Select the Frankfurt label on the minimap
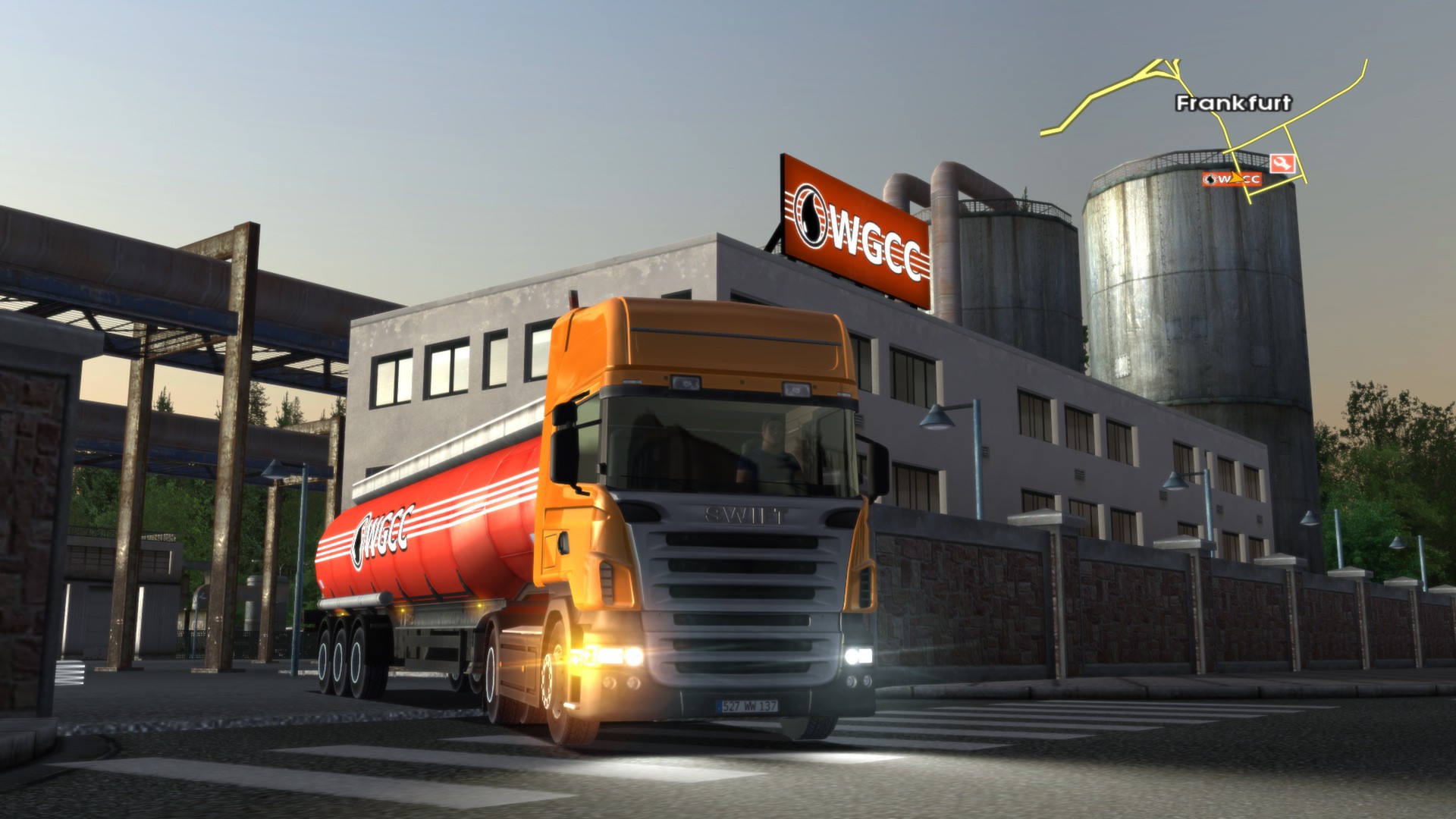This screenshot has height=819, width=1456. click(1234, 103)
